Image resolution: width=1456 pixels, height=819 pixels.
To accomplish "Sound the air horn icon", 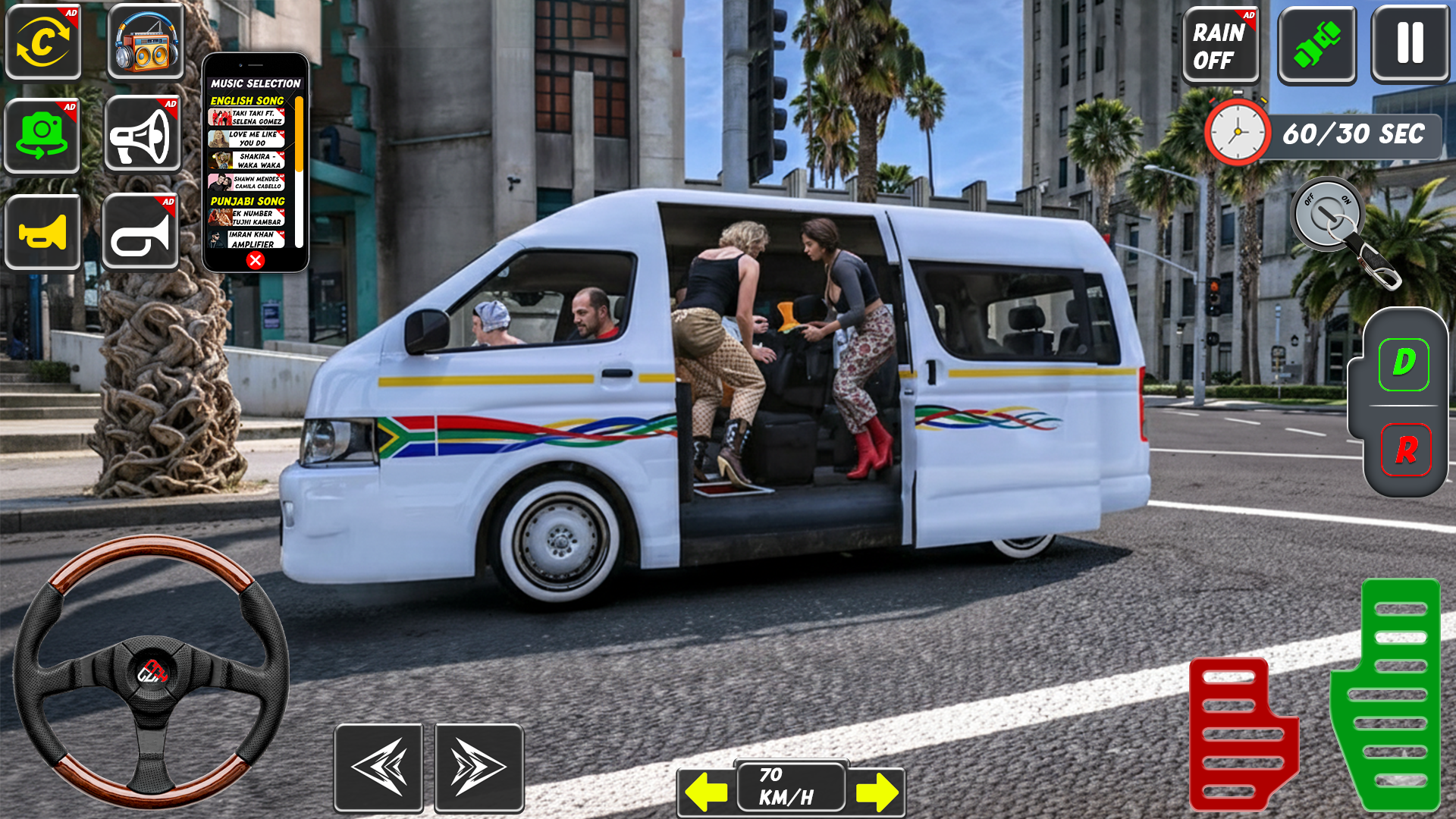I will coord(144,231).
